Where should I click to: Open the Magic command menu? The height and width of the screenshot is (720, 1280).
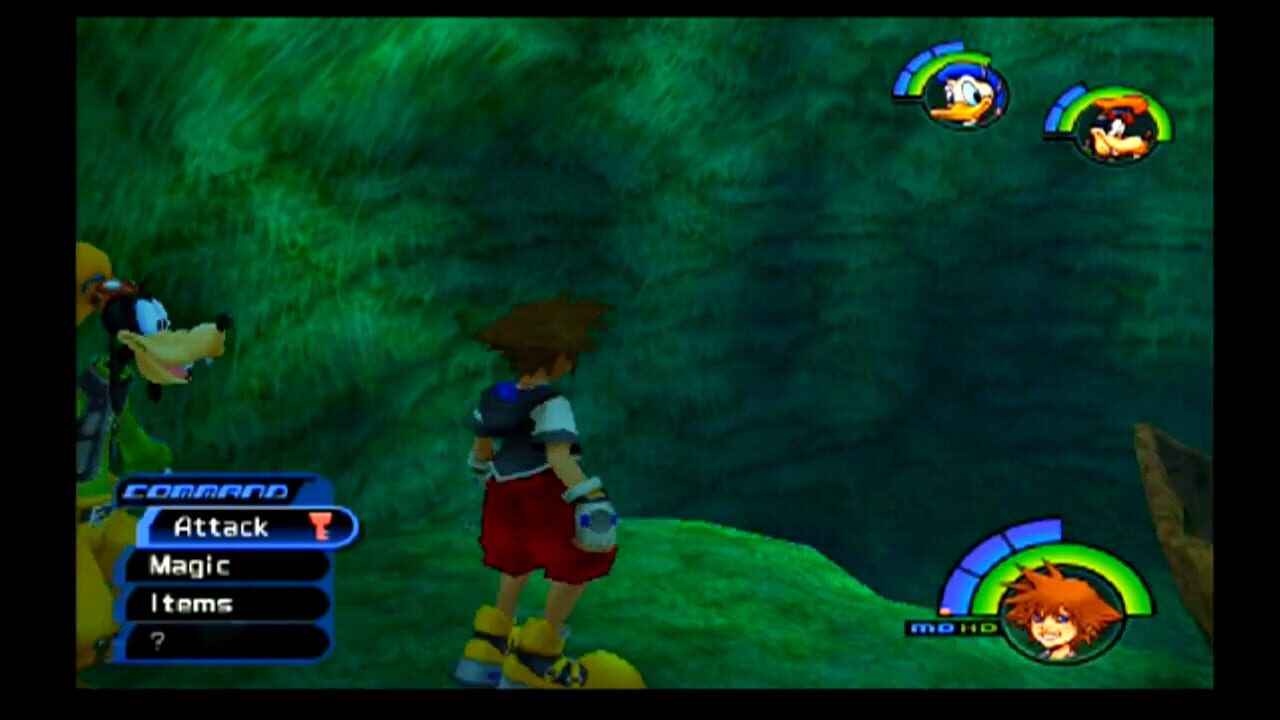[x=190, y=566]
